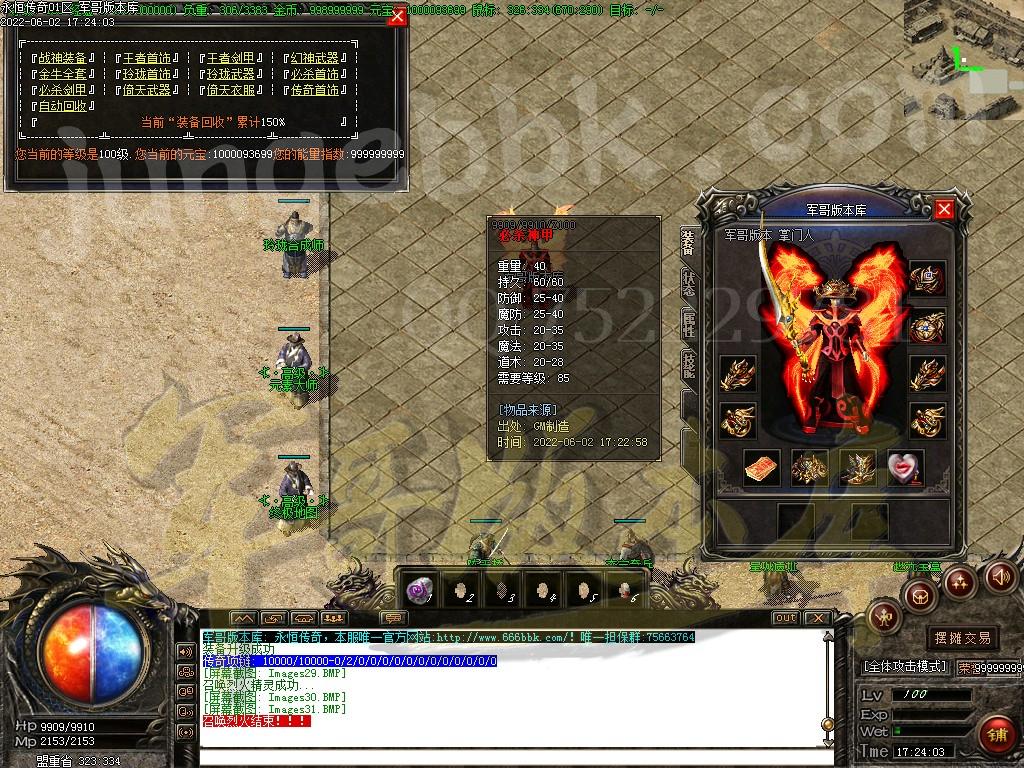Close the character equipment panel
Screen dimensions: 1024x768
pyautogui.click(x=944, y=209)
